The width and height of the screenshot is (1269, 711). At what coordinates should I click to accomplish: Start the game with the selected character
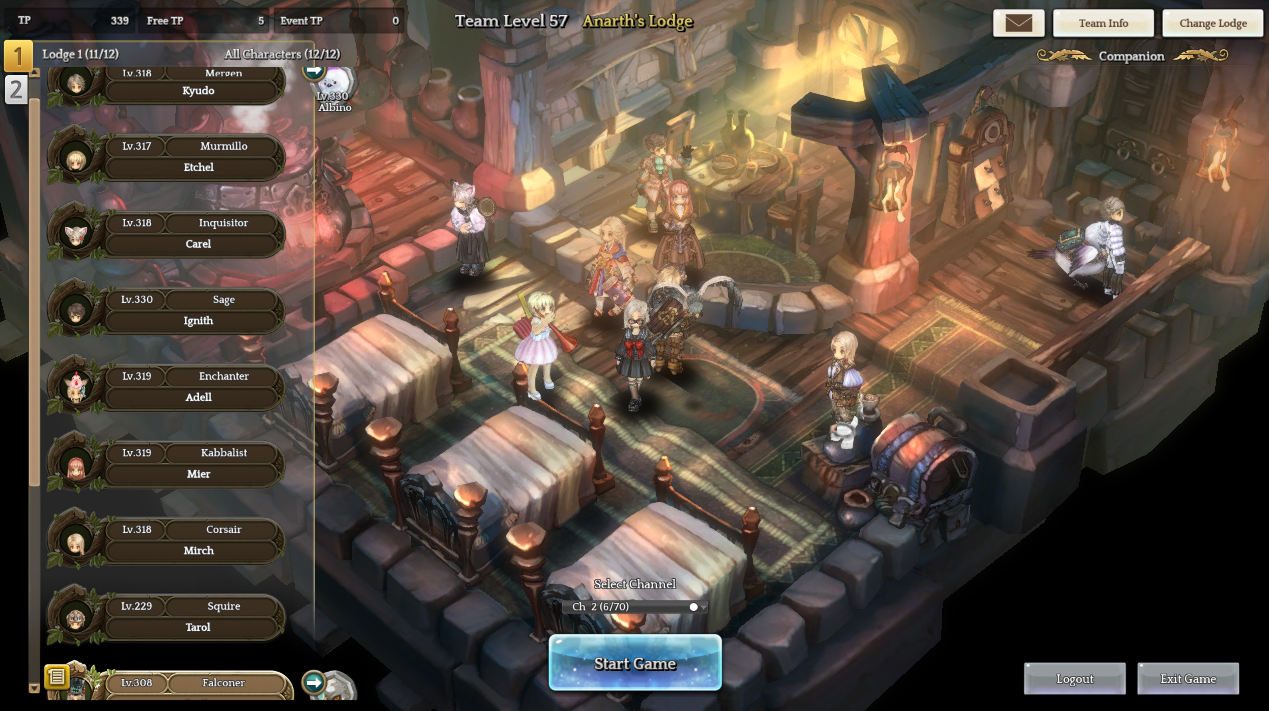pos(635,663)
